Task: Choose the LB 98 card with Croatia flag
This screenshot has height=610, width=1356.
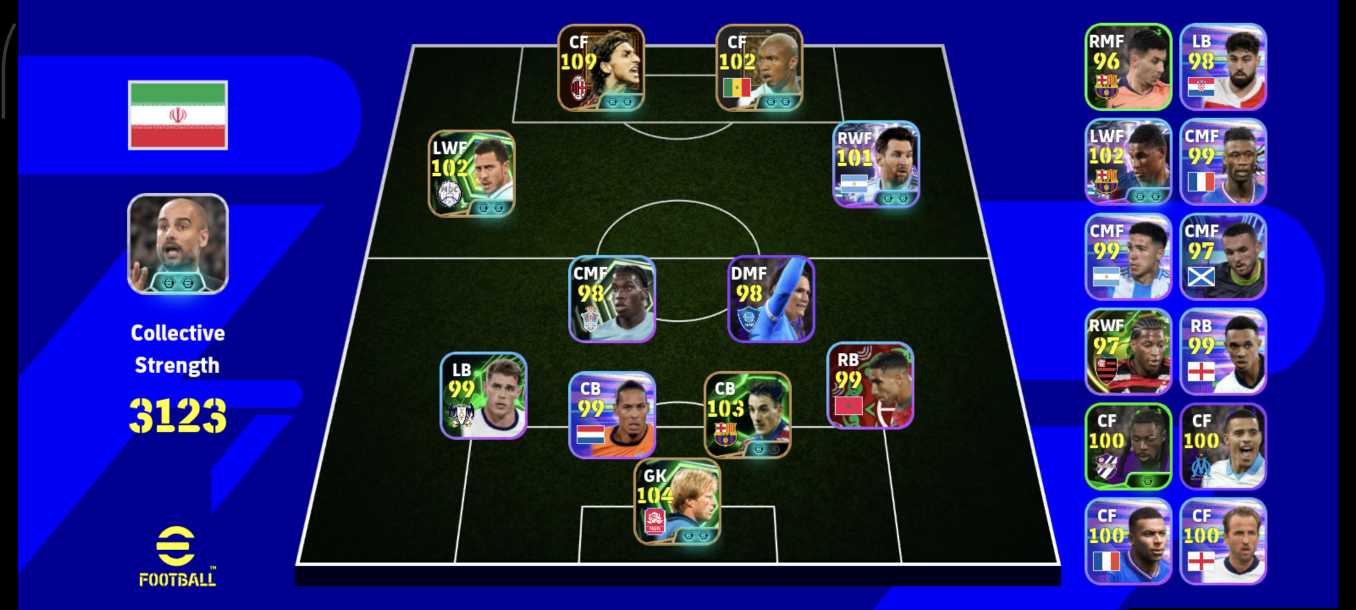Action: click(x=1223, y=66)
